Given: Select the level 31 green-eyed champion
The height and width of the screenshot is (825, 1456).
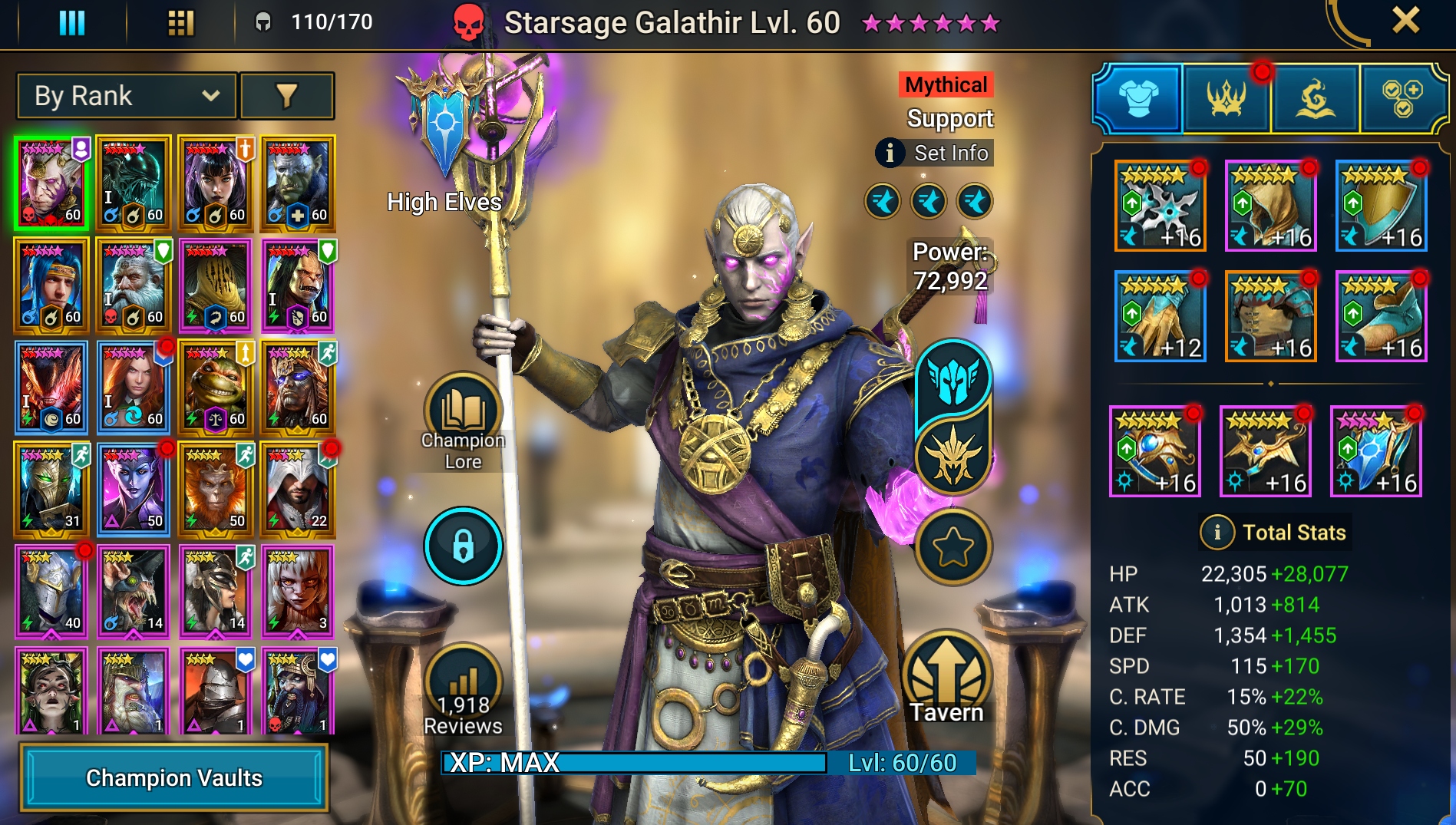Looking at the screenshot, I should tap(51, 488).
